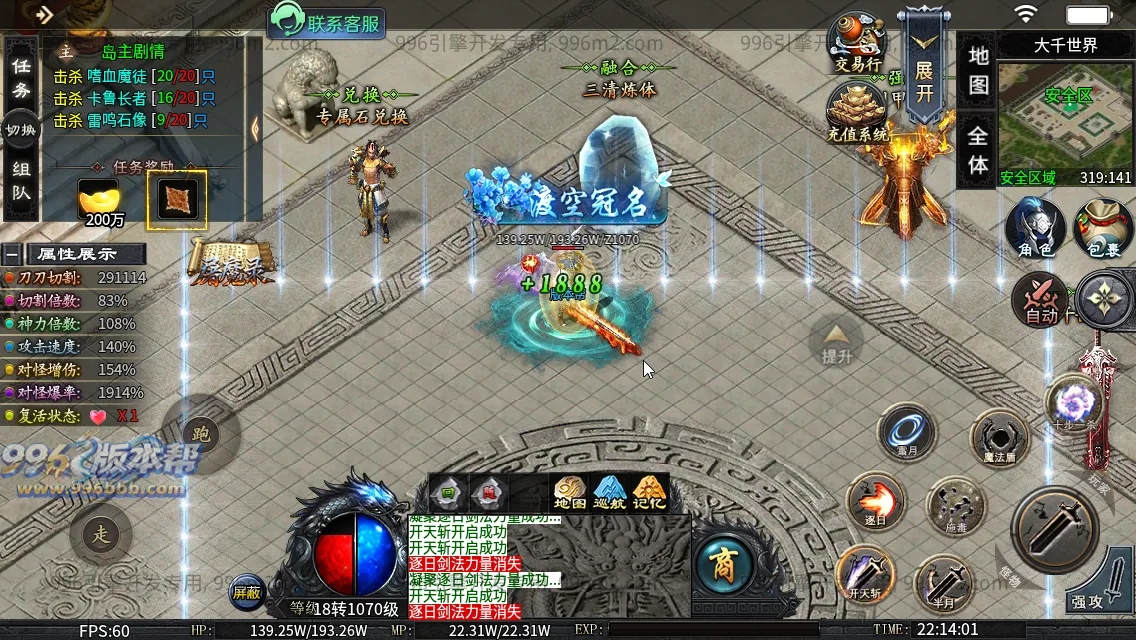Image resolution: width=1136 pixels, height=640 pixels.
Task: Use the 开天斩 sword skill
Action: [x=865, y=575]
